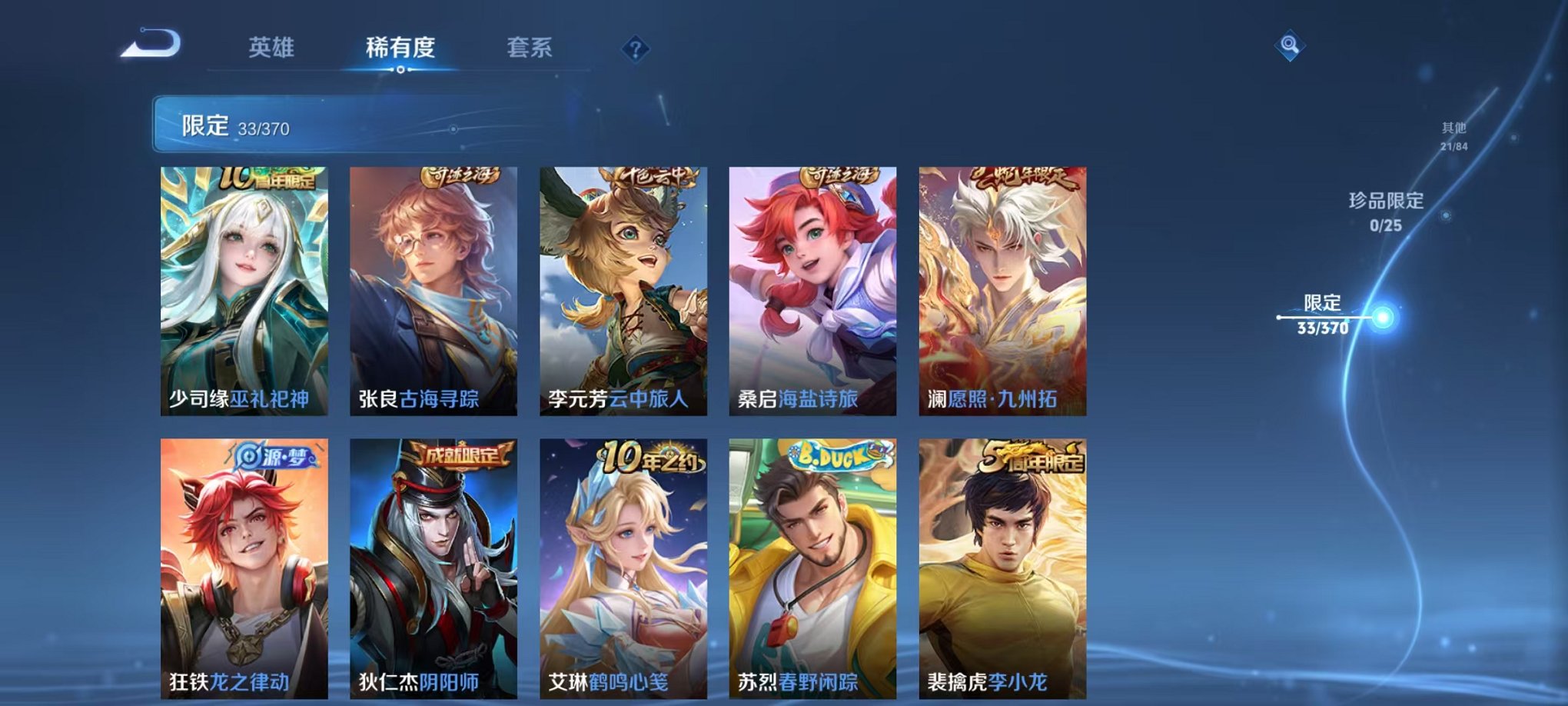1568x706 pixels.
Task: Select the 稀有度 tab
Action: click(x=399, y=46)
